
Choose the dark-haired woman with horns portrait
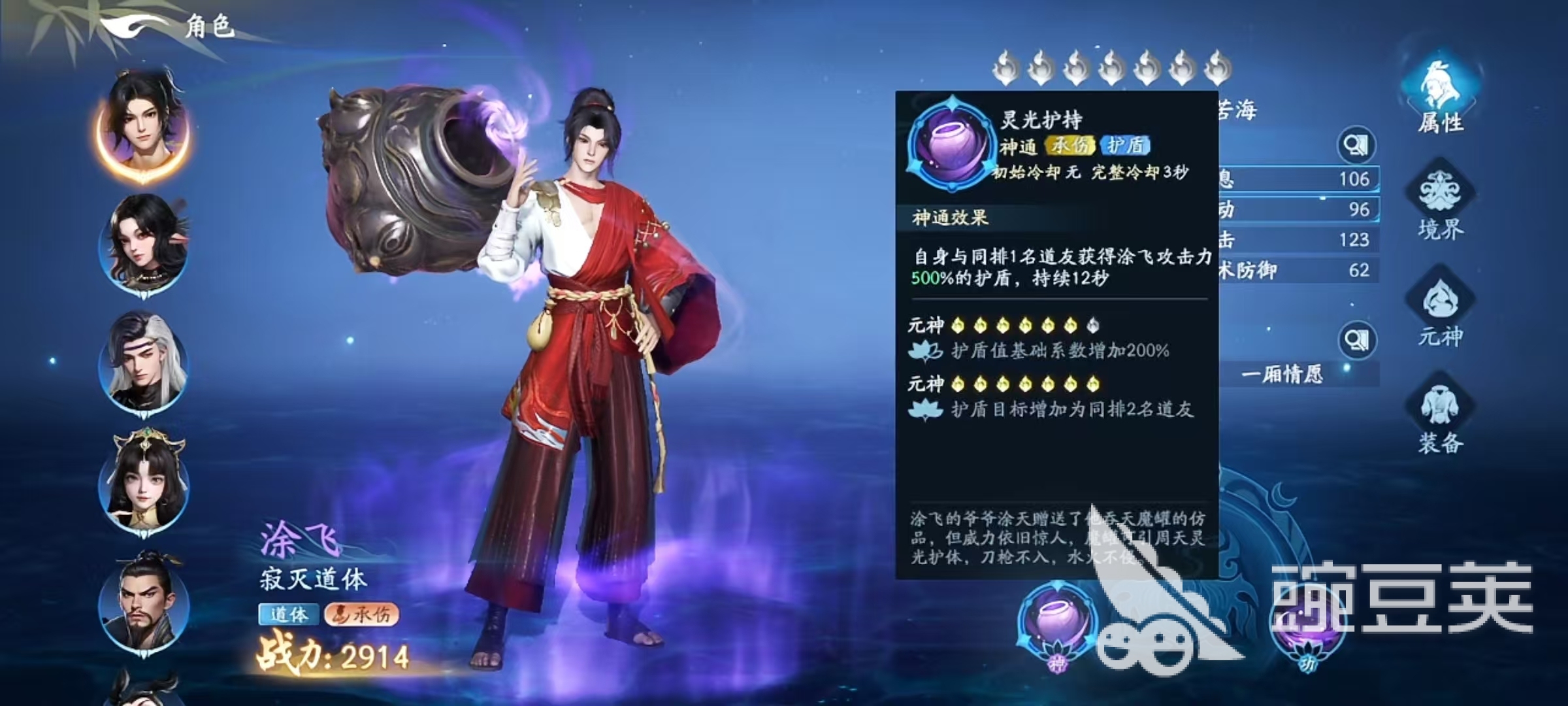coord(144,243)
